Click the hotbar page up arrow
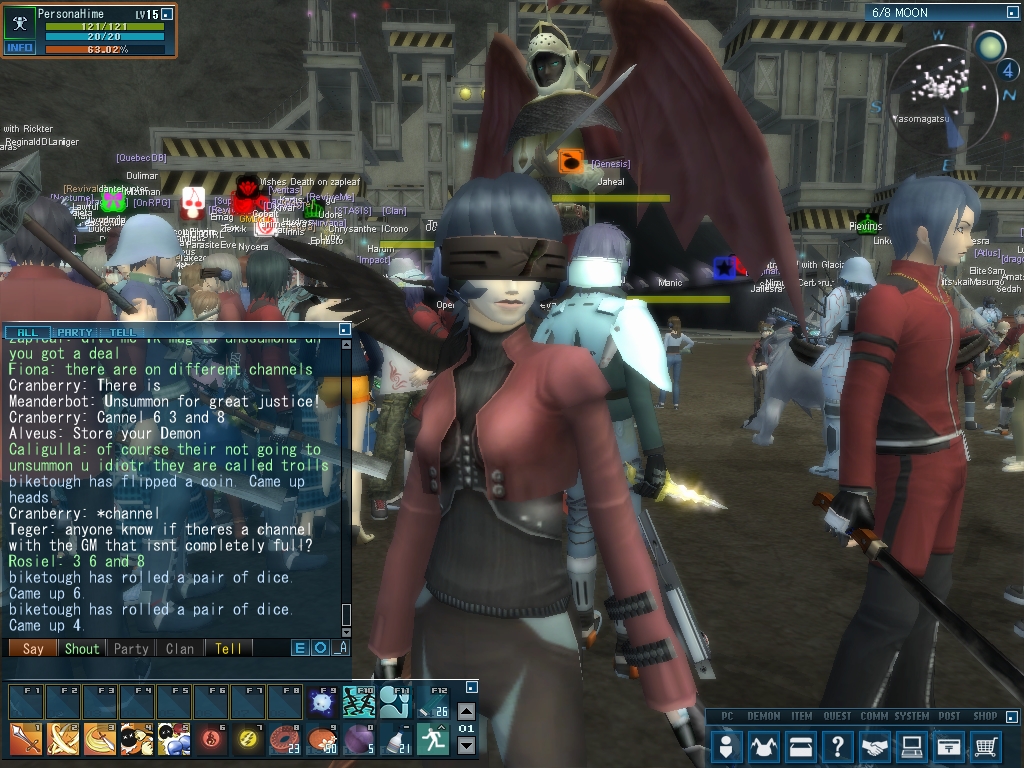Image resolution: width=1024 pixels, height=768 pixels. (466, 712)
